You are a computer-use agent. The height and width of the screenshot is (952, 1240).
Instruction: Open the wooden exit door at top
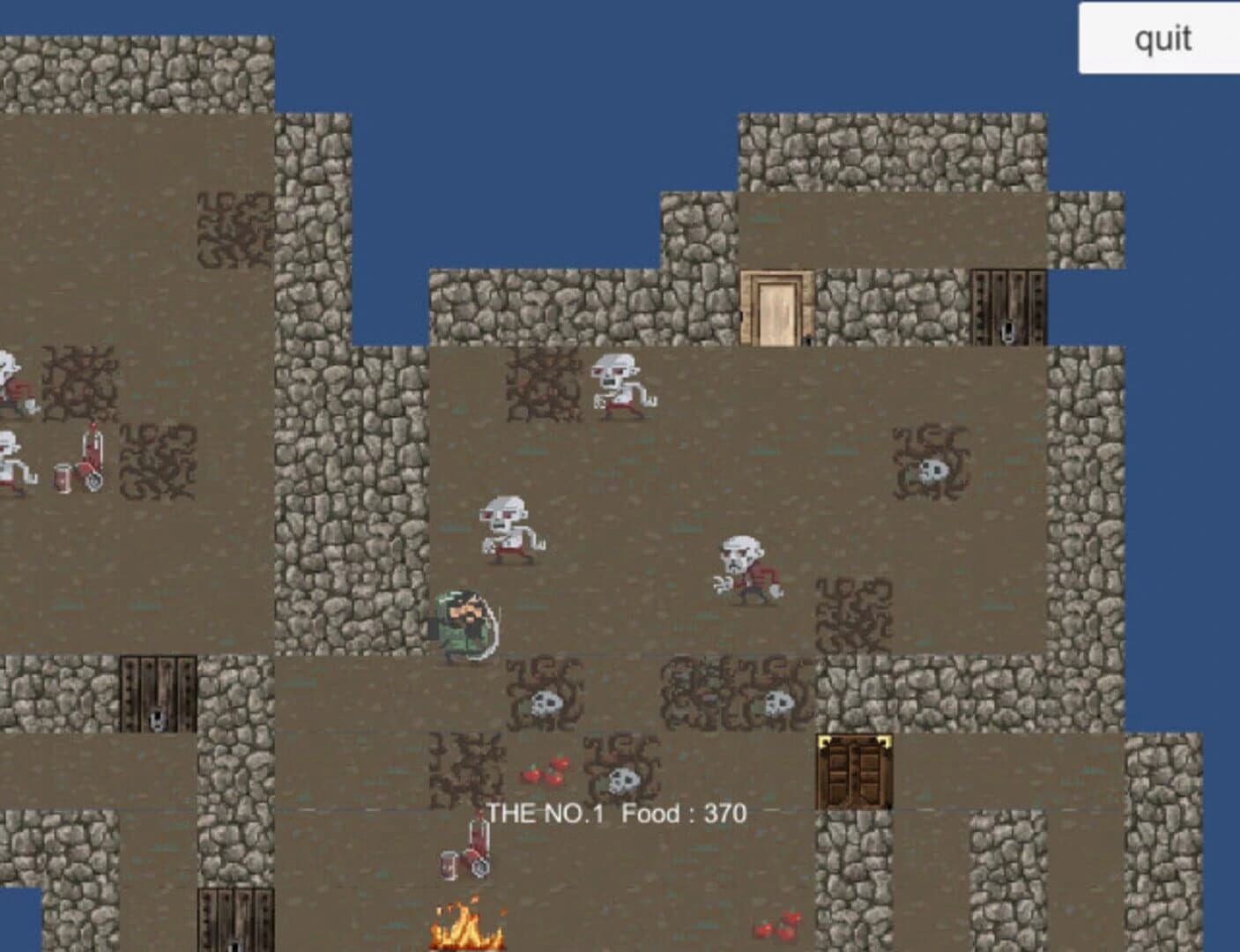point(777,307)
